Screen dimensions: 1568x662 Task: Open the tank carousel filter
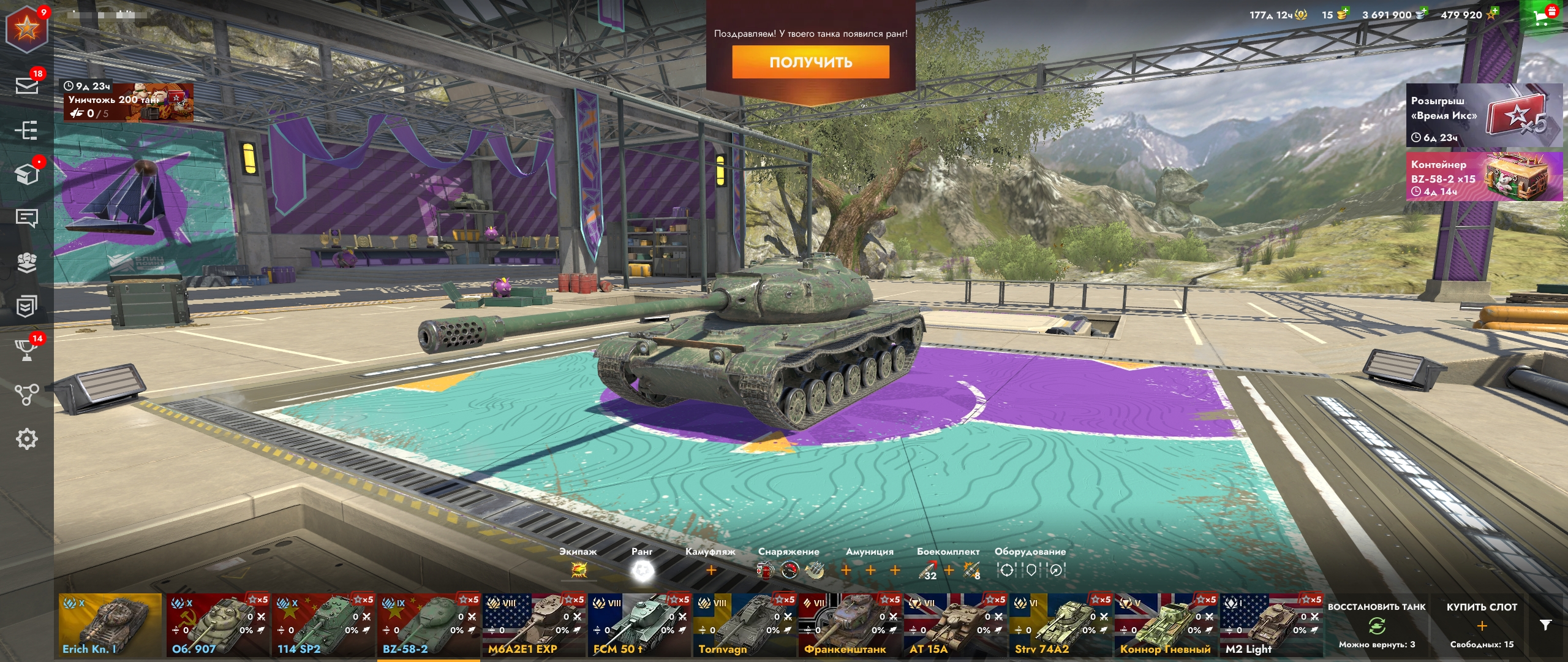1545,625
